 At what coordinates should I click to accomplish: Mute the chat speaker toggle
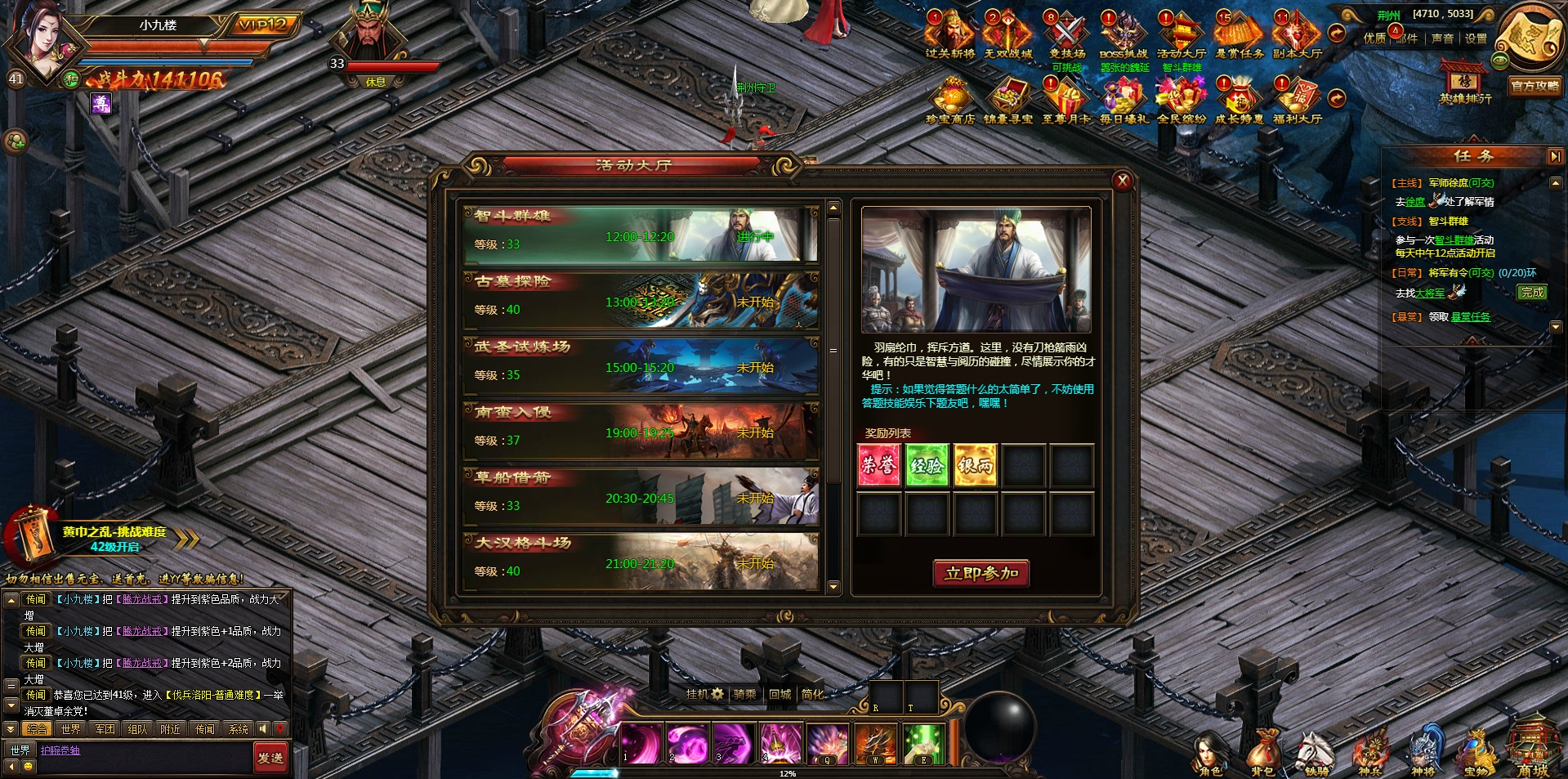[x=263, y=728]
